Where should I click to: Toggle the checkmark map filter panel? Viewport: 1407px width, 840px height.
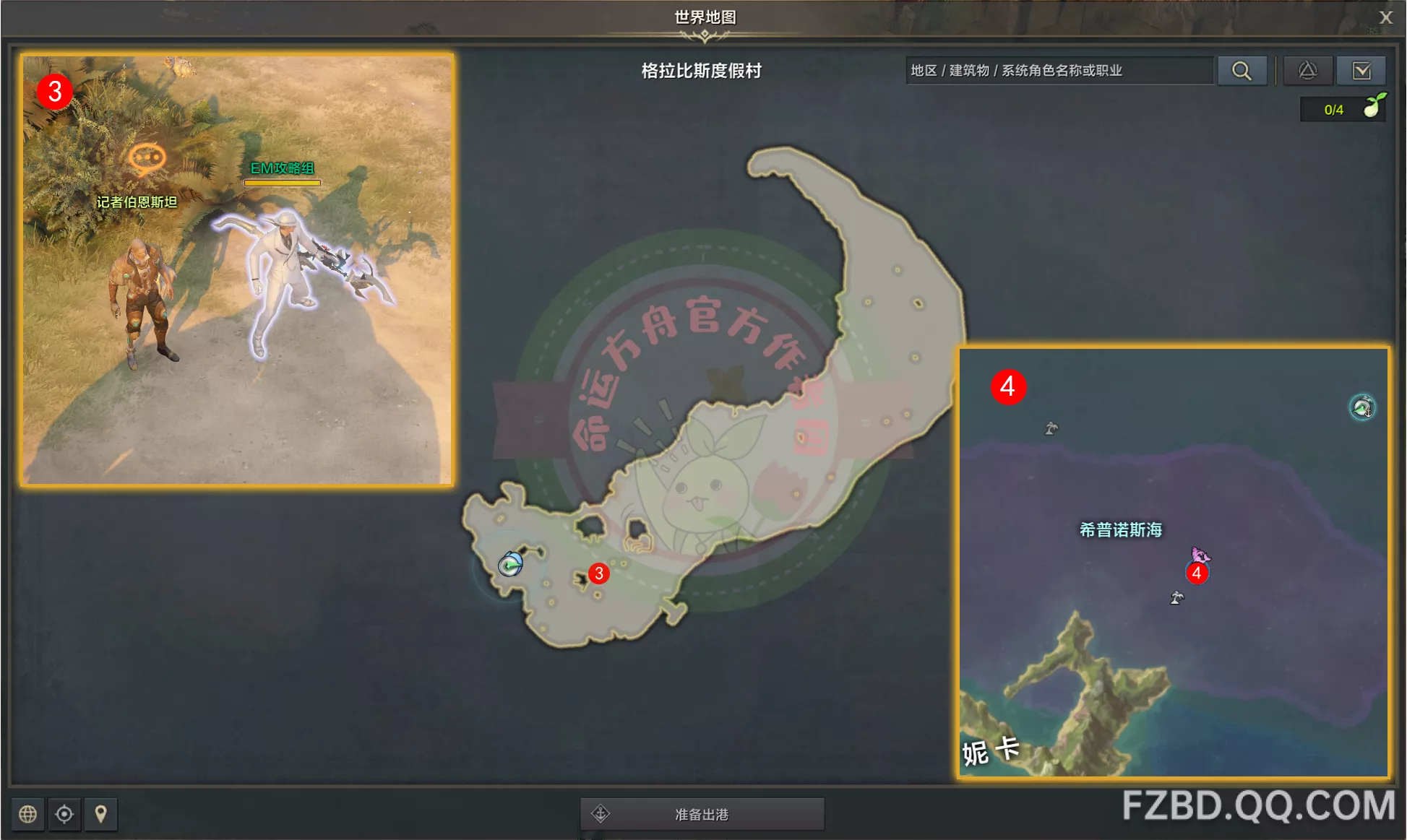tap(1362, 70)
